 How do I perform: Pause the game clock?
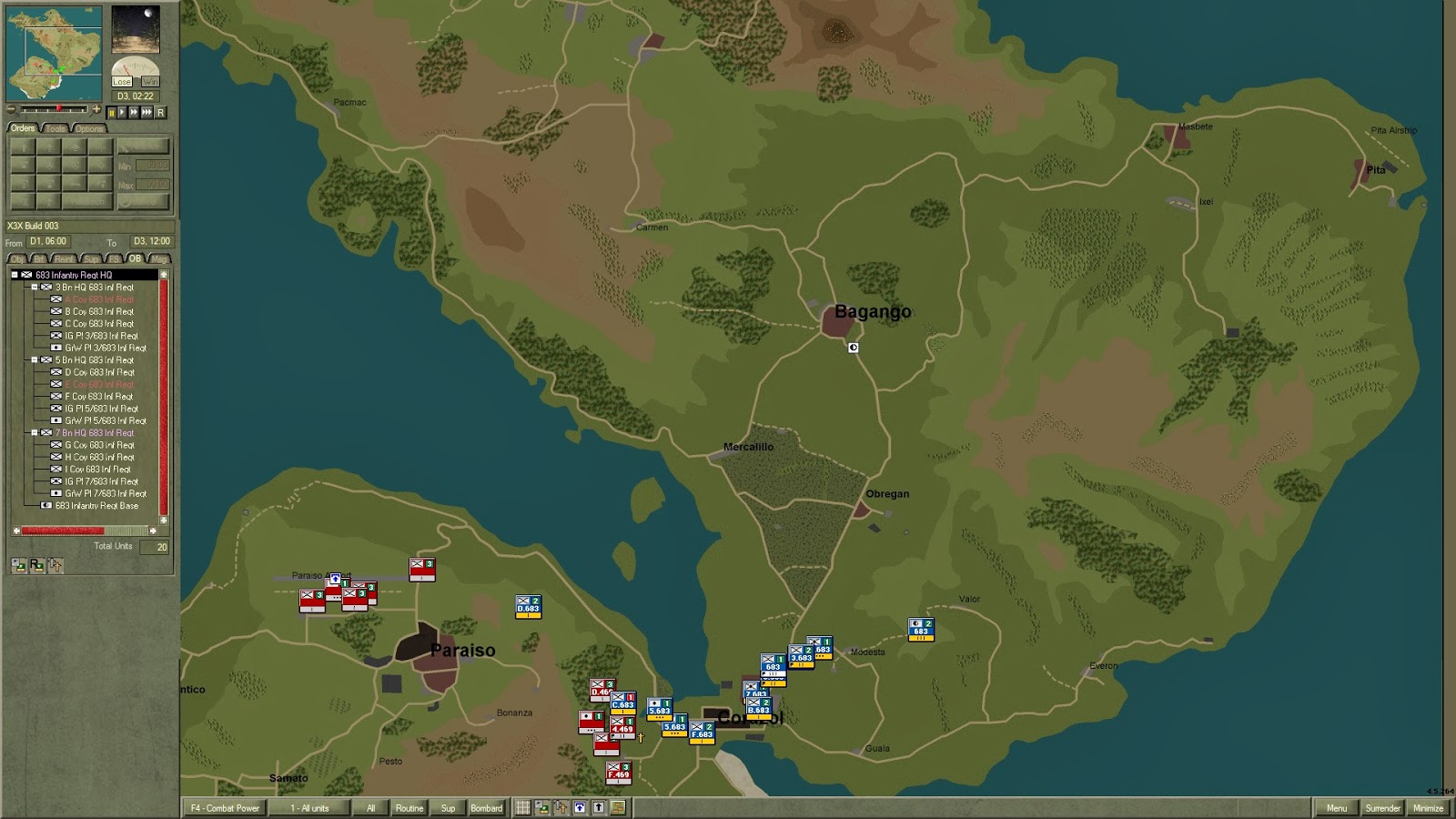[113, 113]
